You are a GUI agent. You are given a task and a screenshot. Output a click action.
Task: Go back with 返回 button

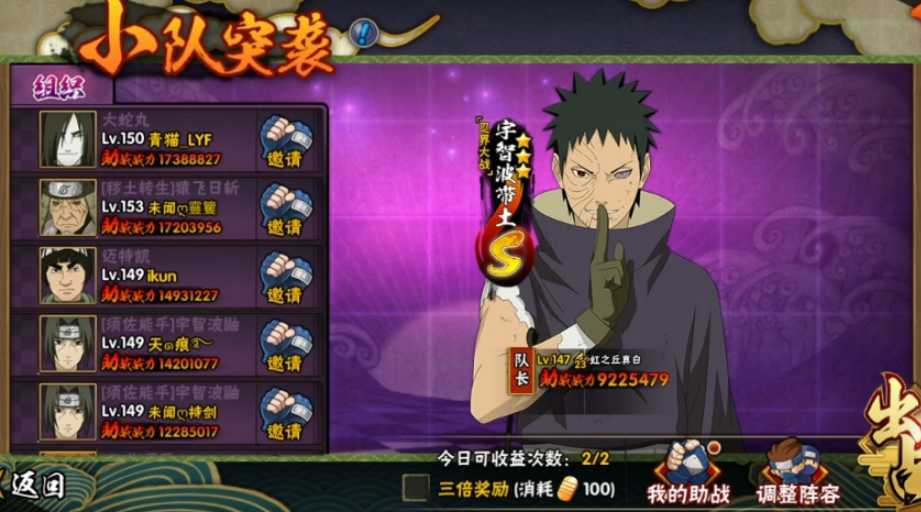click(36, 487)
